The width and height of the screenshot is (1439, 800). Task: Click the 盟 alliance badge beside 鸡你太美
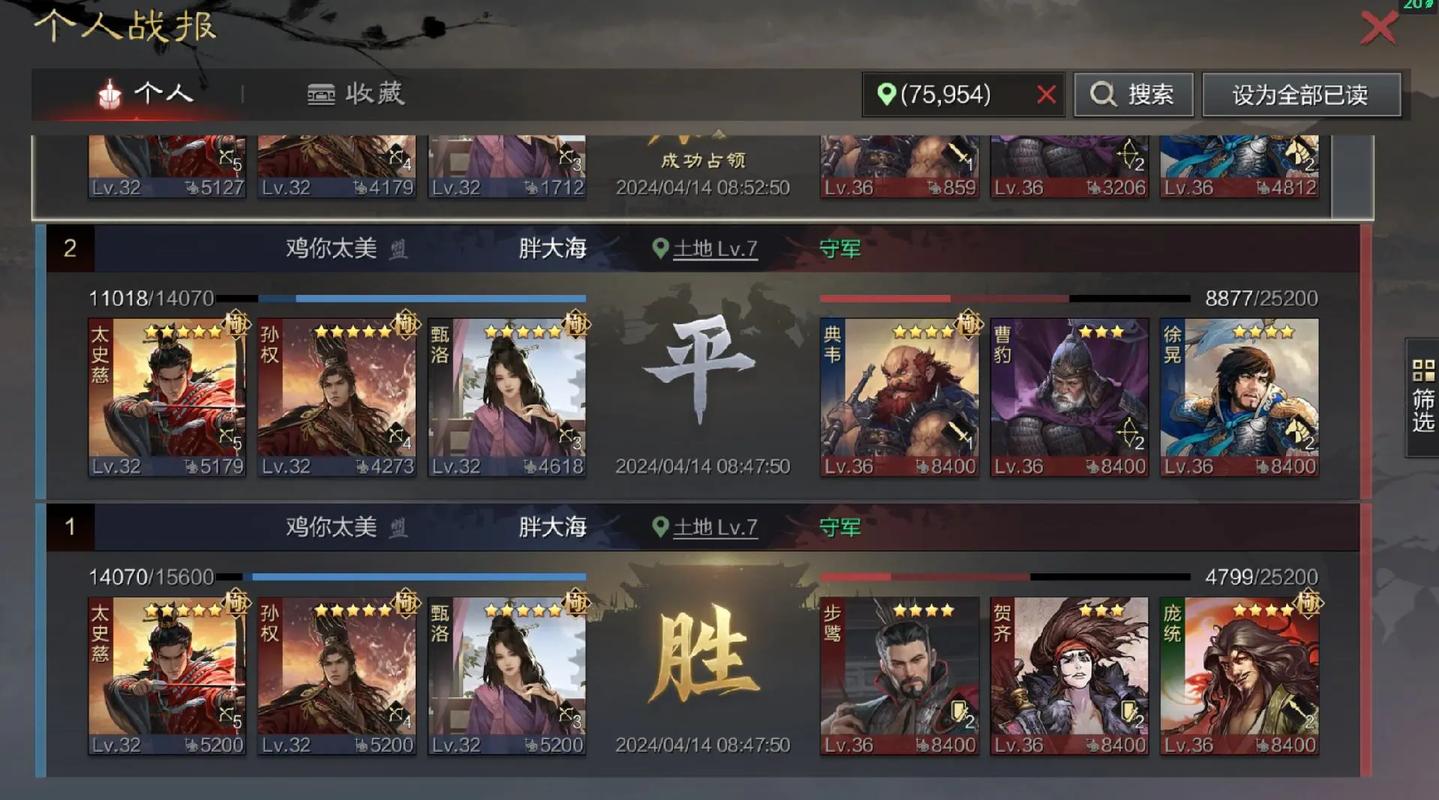[x=396, y=248]
